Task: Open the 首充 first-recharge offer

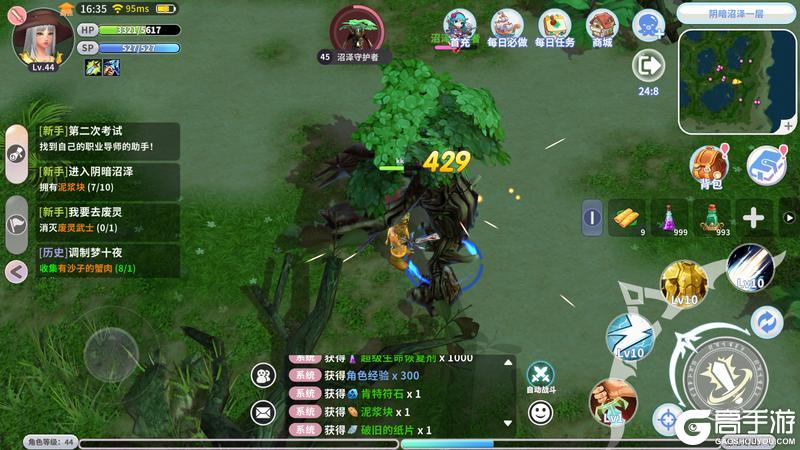Action: point(460,28)
